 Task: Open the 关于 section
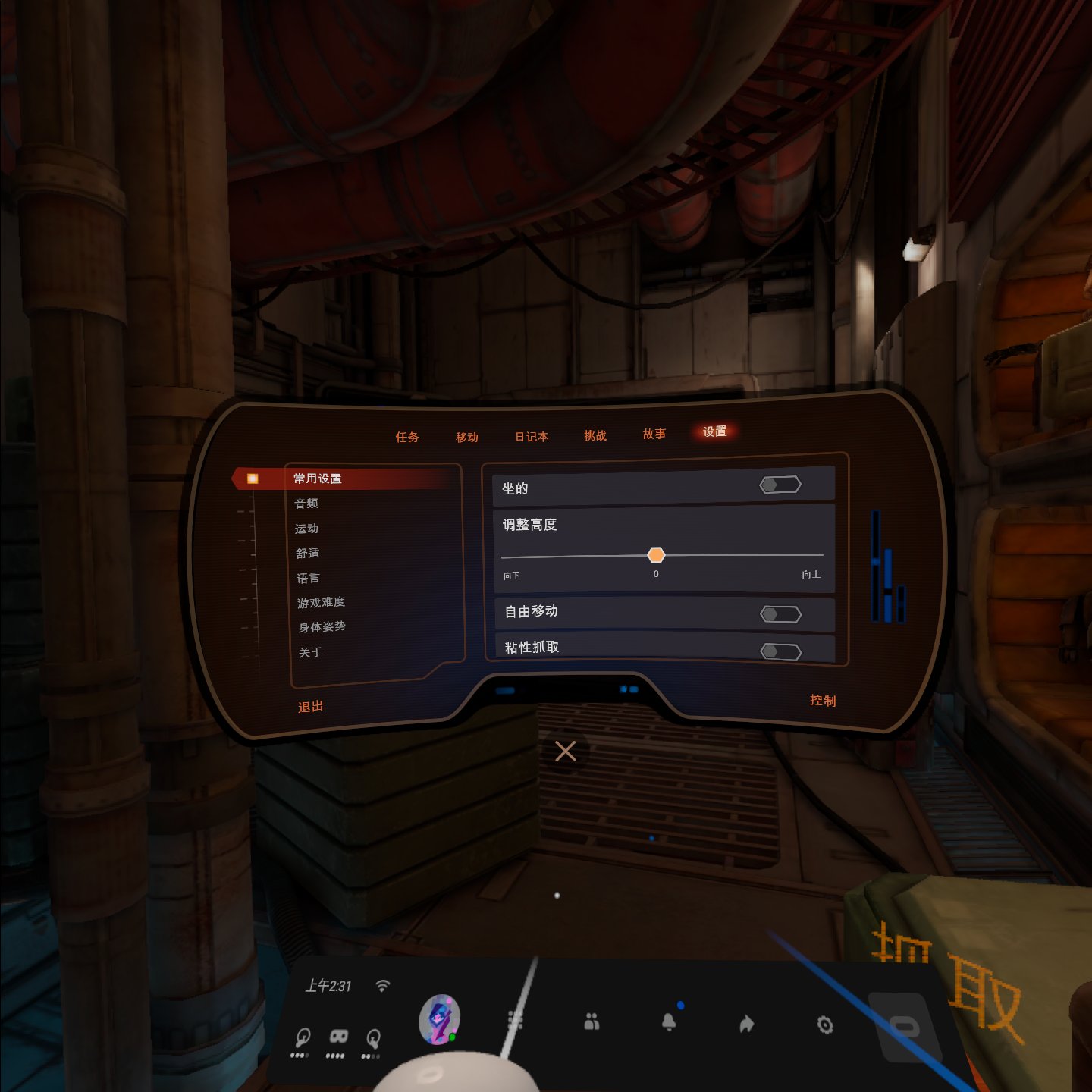coord(311,652)
